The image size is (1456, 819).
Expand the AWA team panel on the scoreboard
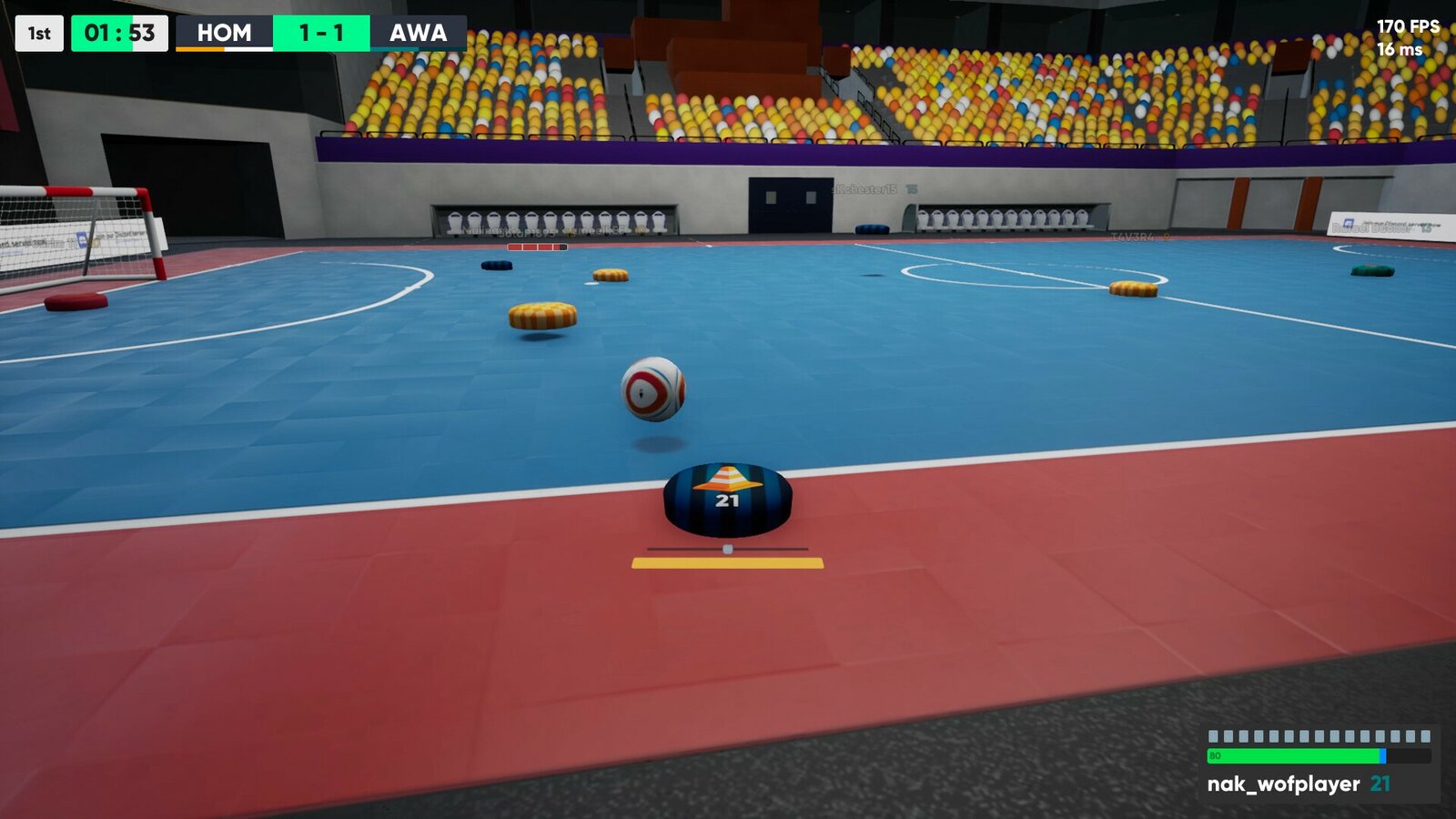click(417, 33)
